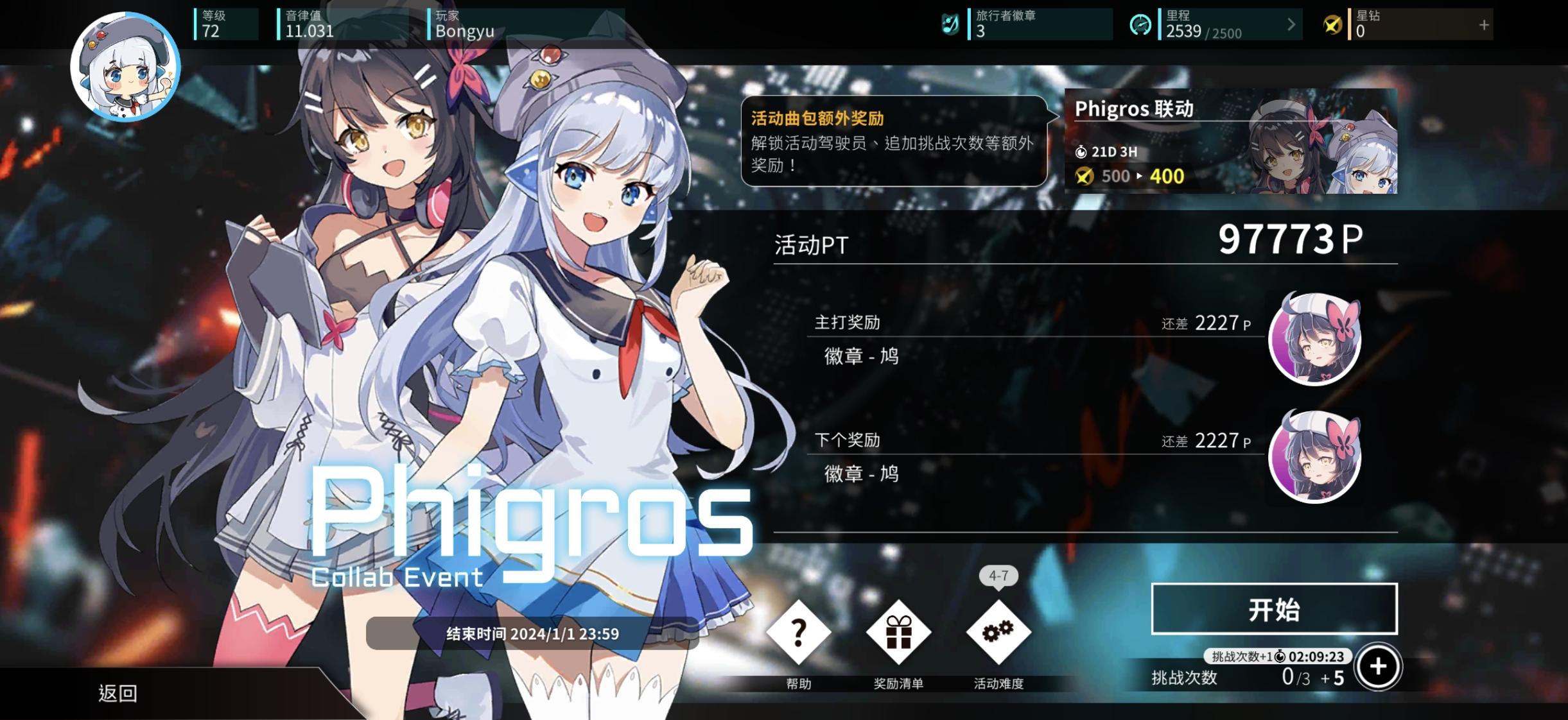Image resolution: width=1568 pixels, height=720 pixels.
Task: Click the + to add 星钻
Action: (x=1483, y=26)
